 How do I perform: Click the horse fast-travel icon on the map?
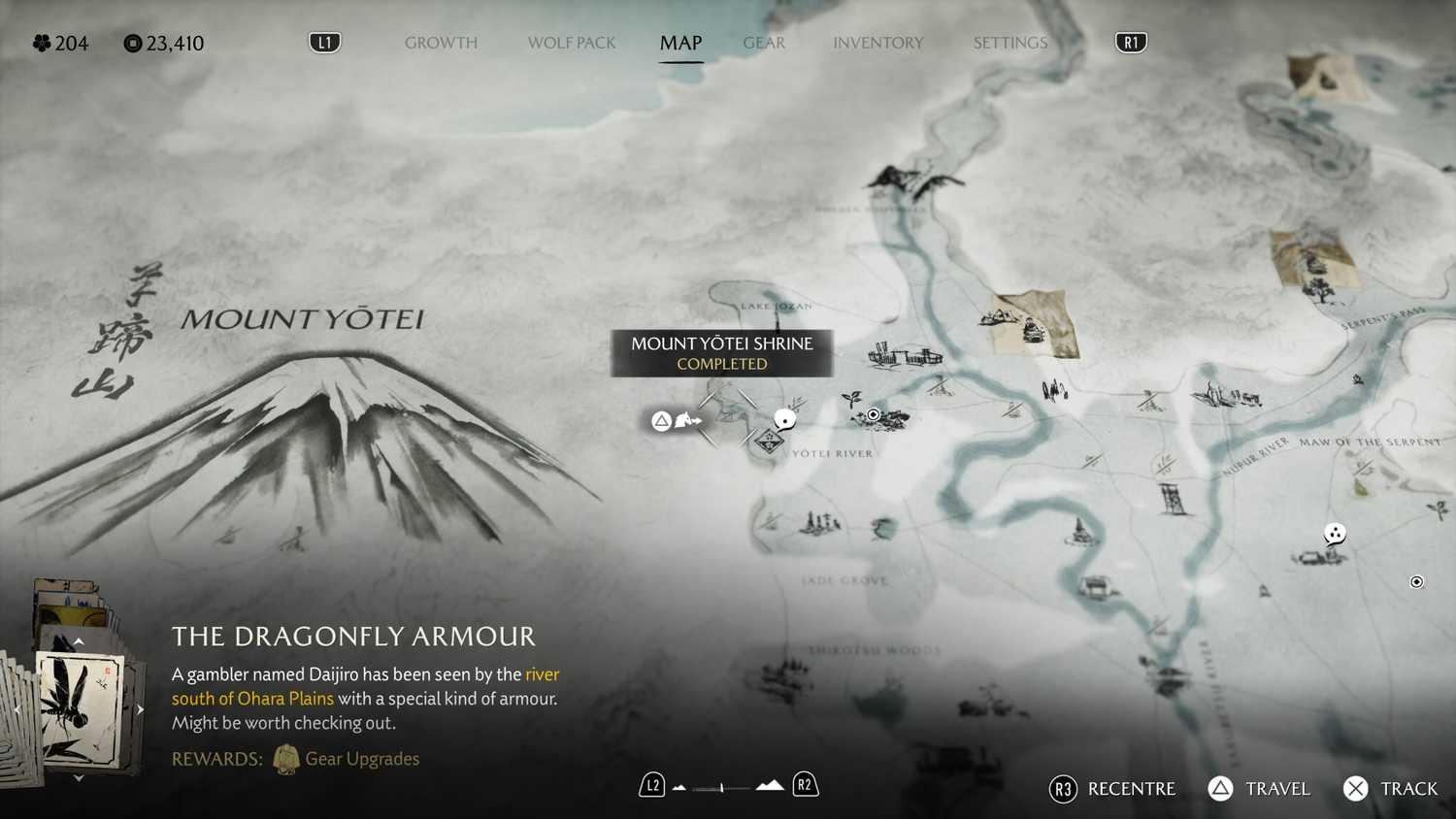(x=685, y=420)
